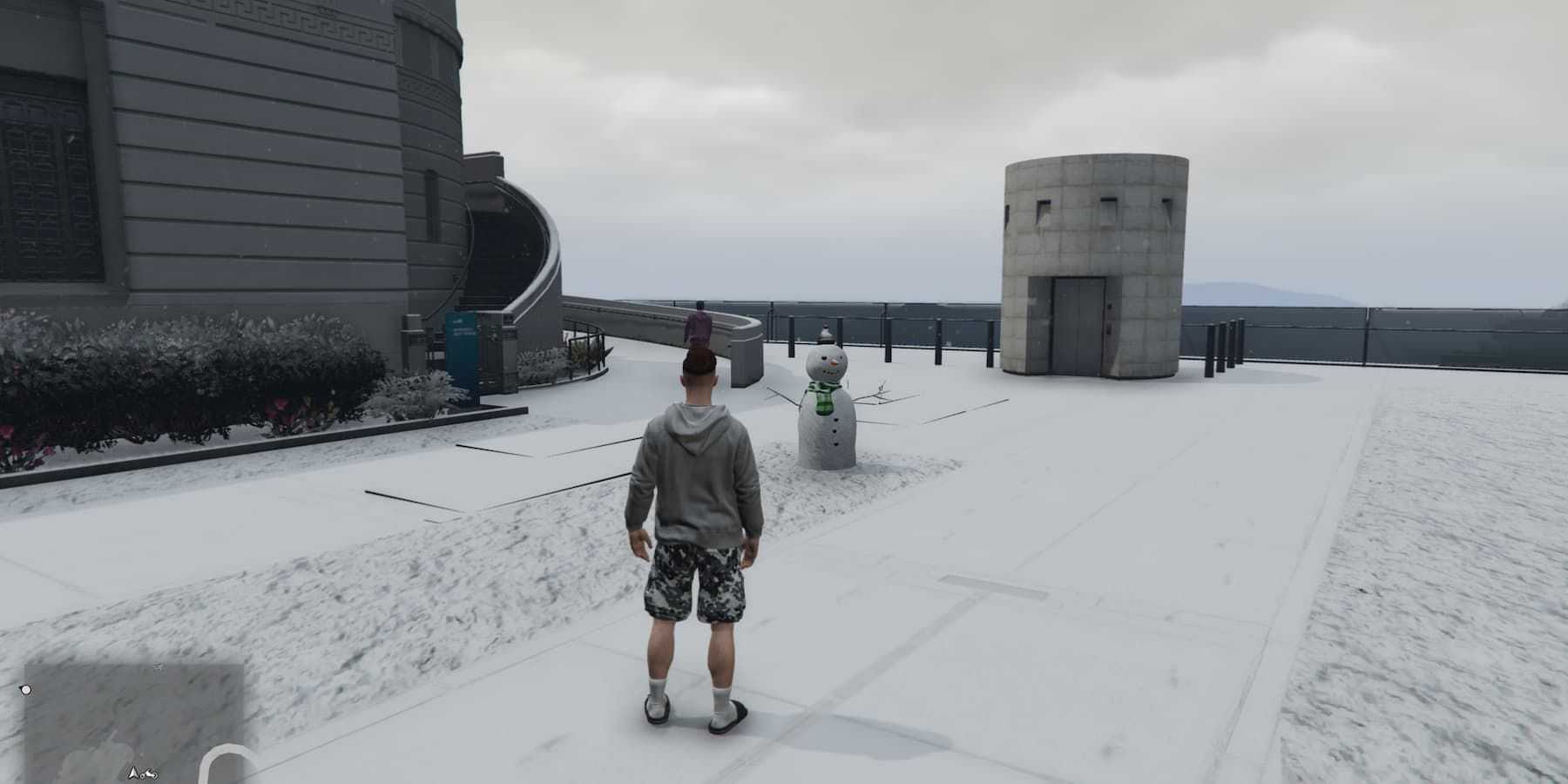
Task: Select the motorcycle blip on the minimap
Action: [150, 774]
